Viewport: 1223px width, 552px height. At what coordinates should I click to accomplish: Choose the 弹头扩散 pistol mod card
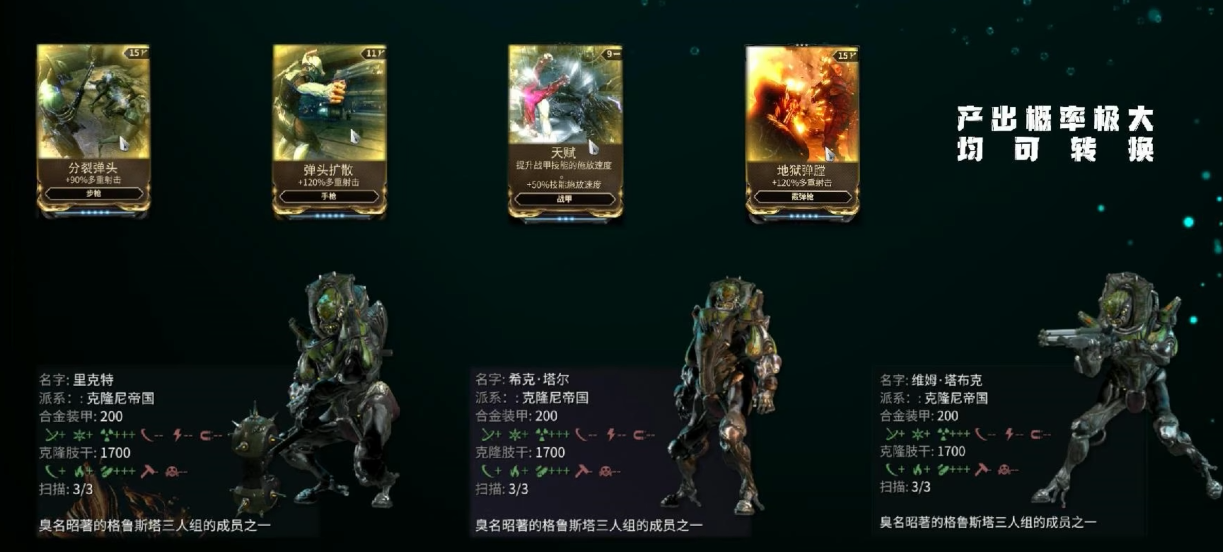click(329, 127)
